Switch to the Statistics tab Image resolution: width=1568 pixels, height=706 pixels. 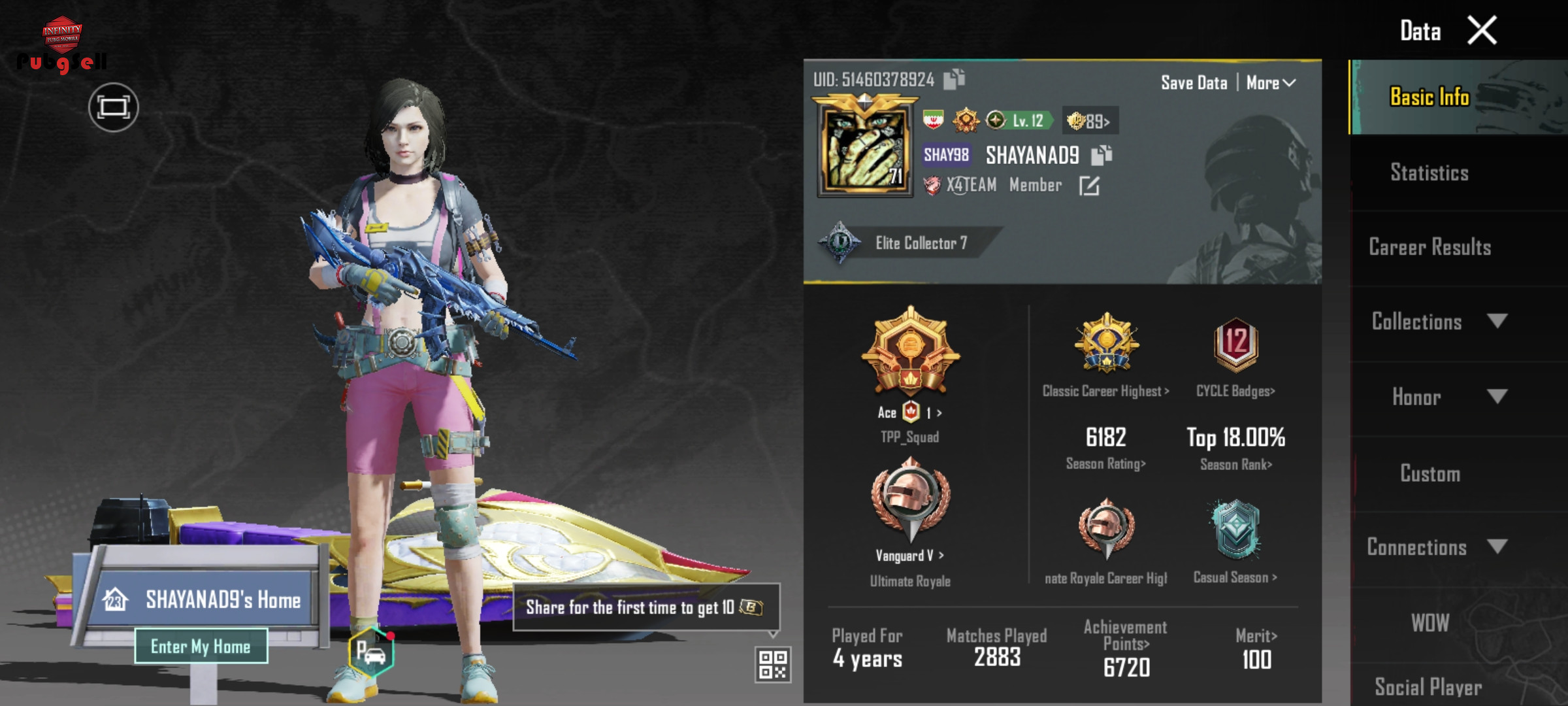1429,173
